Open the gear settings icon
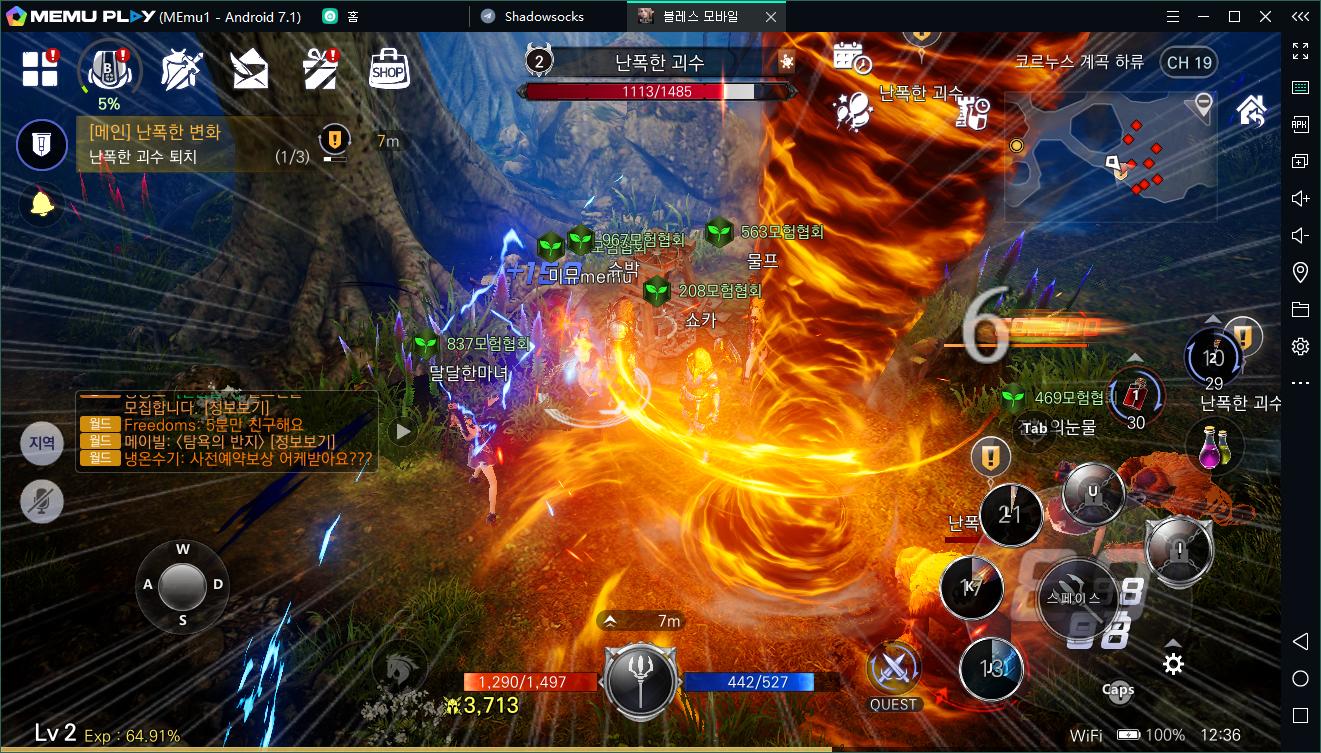 1173,664
